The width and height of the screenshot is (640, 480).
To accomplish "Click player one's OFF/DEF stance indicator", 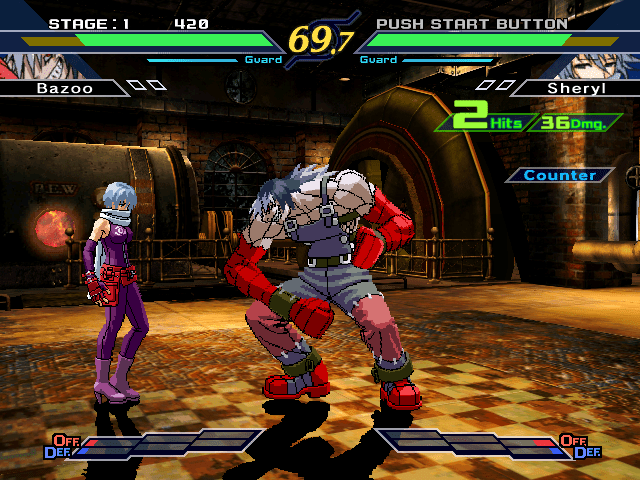I will click(62, 446).
